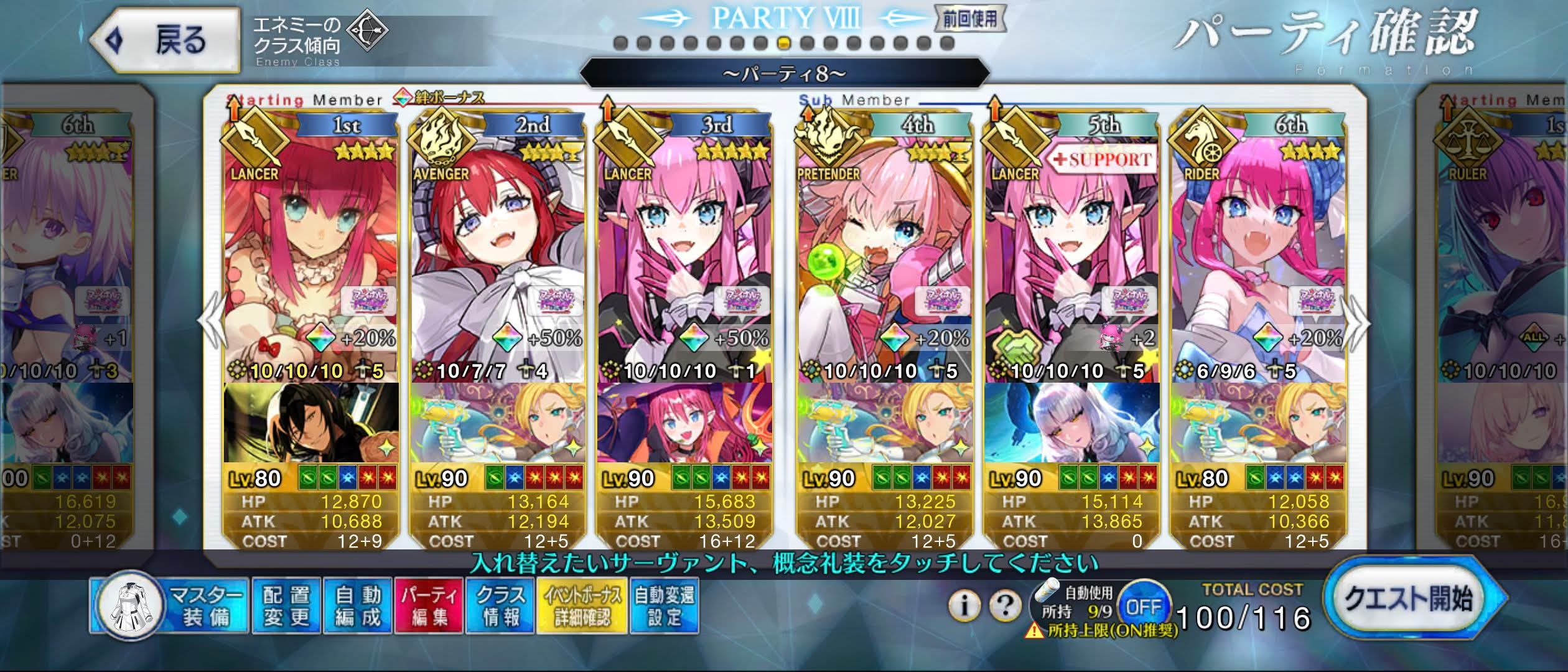Change the 3rd slot witch craft essence
This screenshot has width=1568, height=672.
coord(684,423)
